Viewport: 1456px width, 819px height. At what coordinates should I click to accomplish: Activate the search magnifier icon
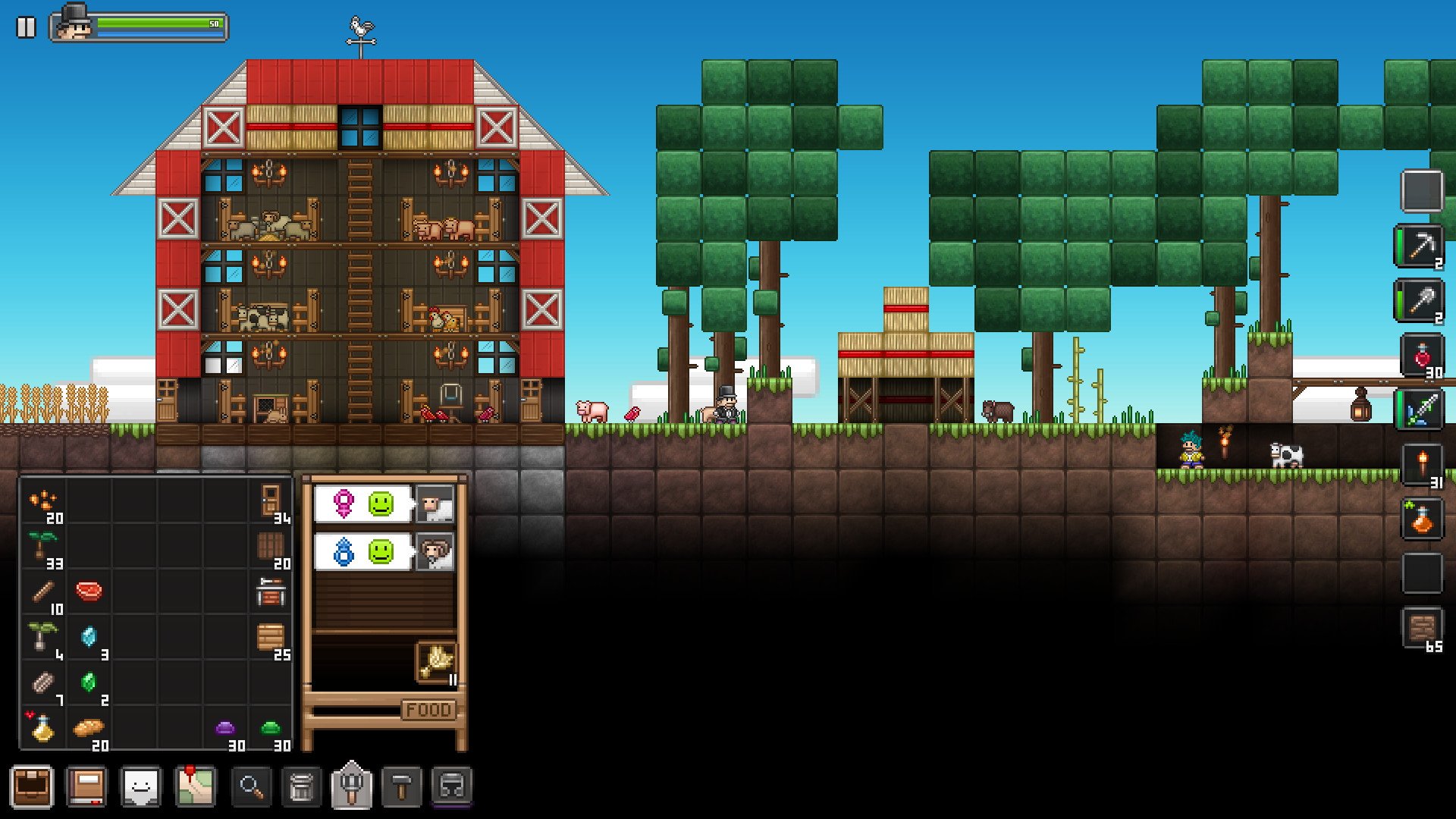[250, 786]
